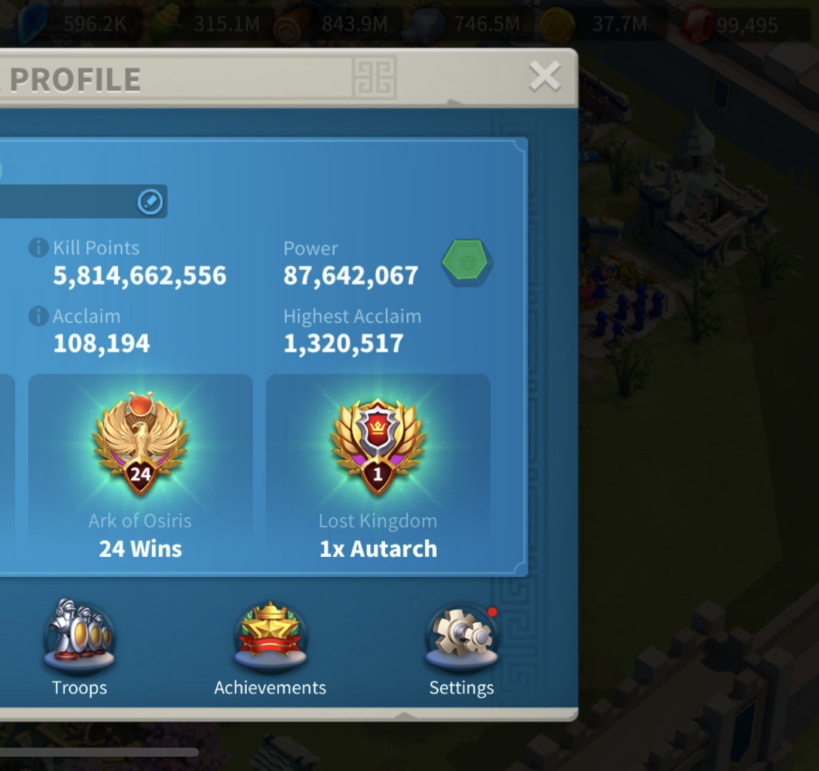Show Kill Points info tooltip

(x=39, y=248)
